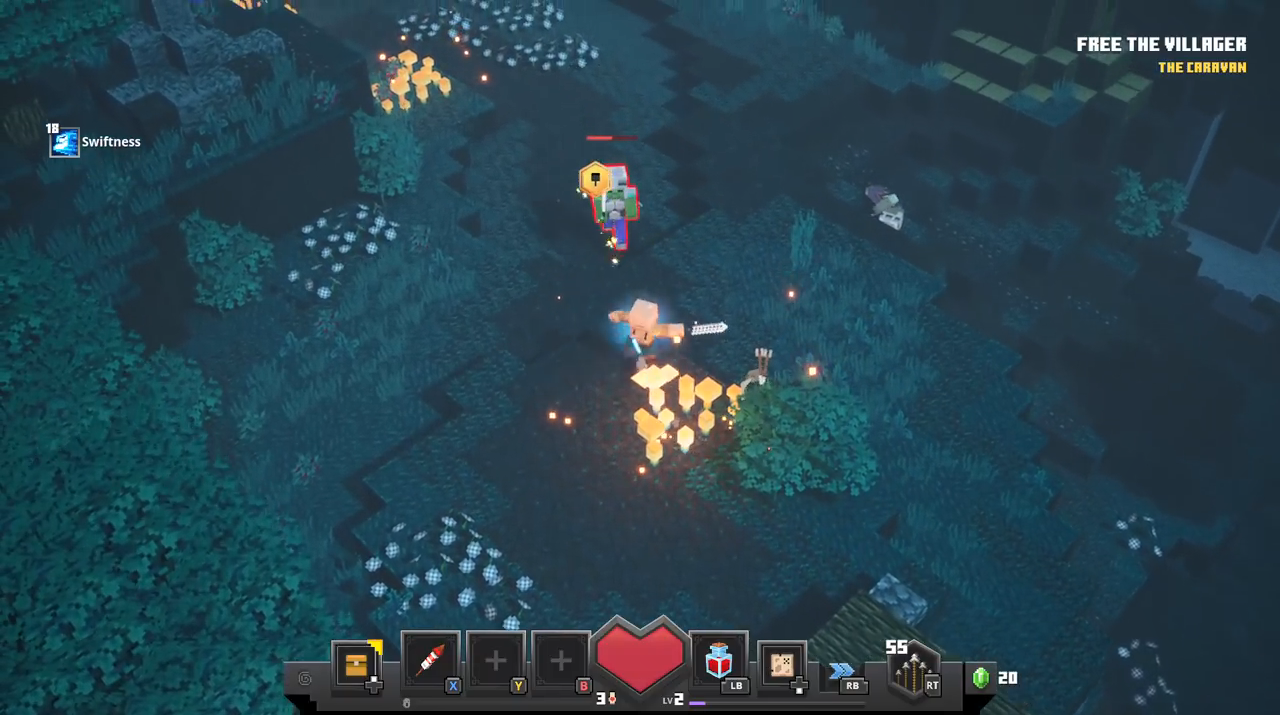Select the arrow quiver ranged attack icon

click(912, 672)
